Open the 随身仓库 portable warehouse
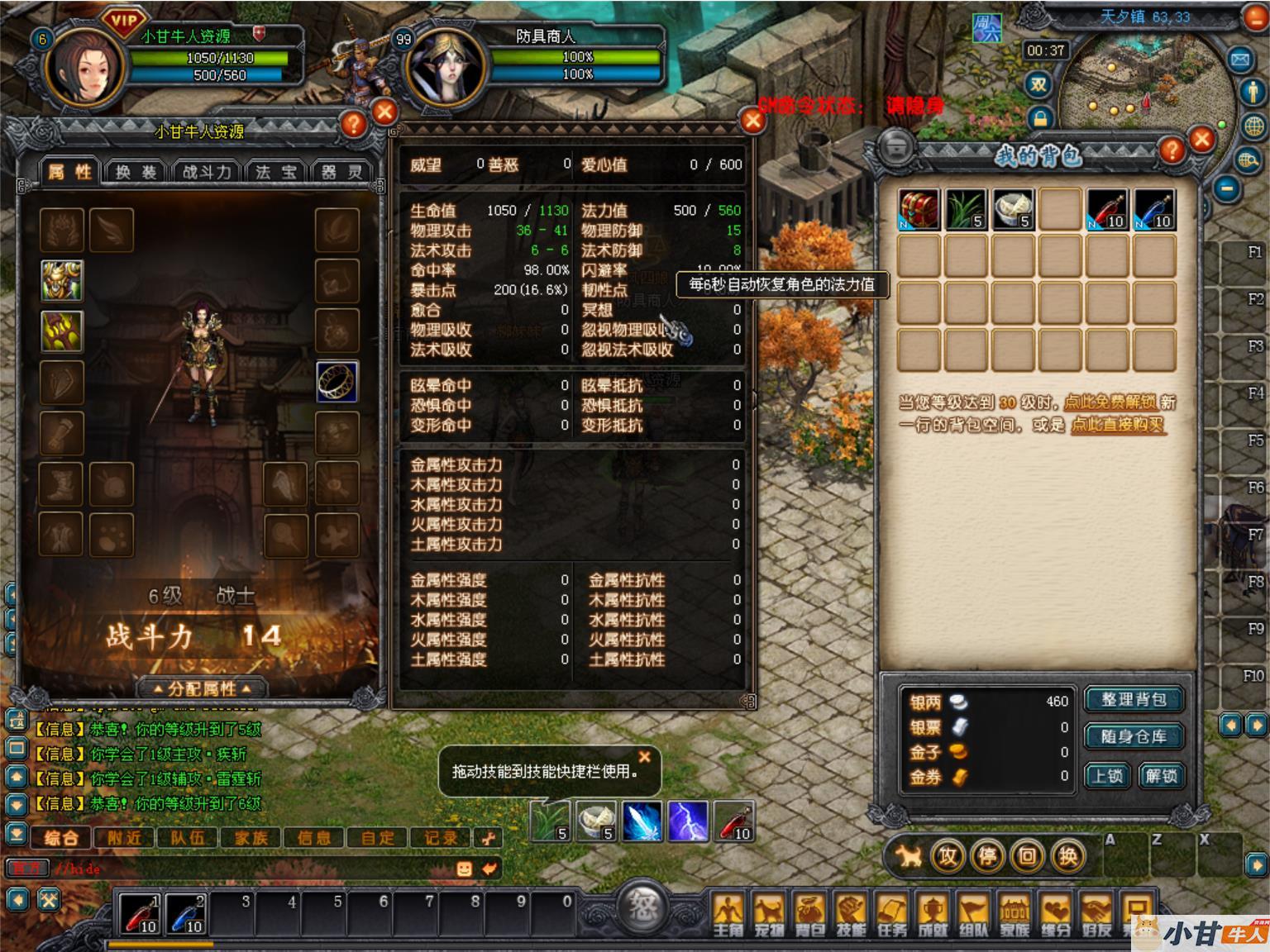Screen dimensions: 1270x952 pyautogui.click(x=1133, y=736)
